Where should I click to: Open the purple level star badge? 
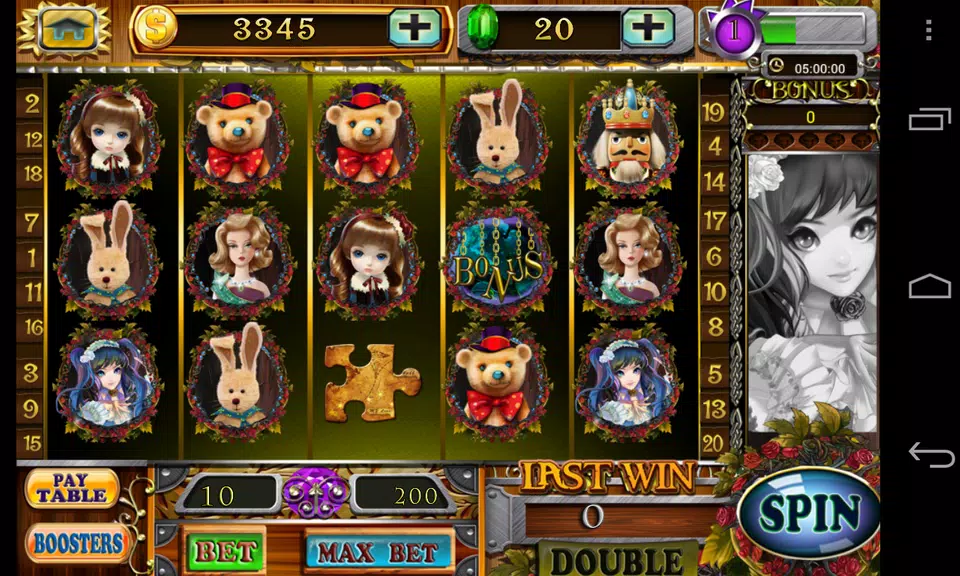(734, 30)
